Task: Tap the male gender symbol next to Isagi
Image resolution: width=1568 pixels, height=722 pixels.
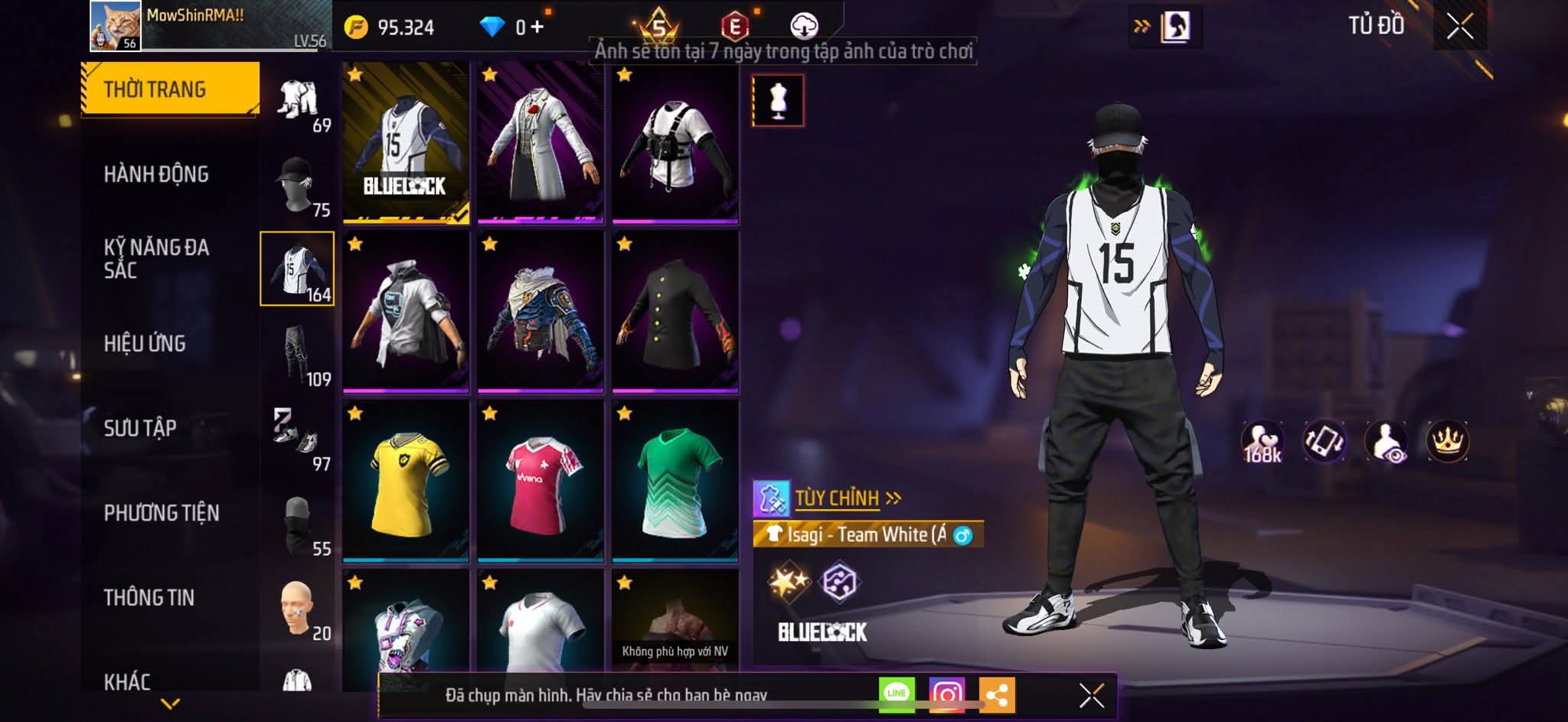Action: click(962, 536)
